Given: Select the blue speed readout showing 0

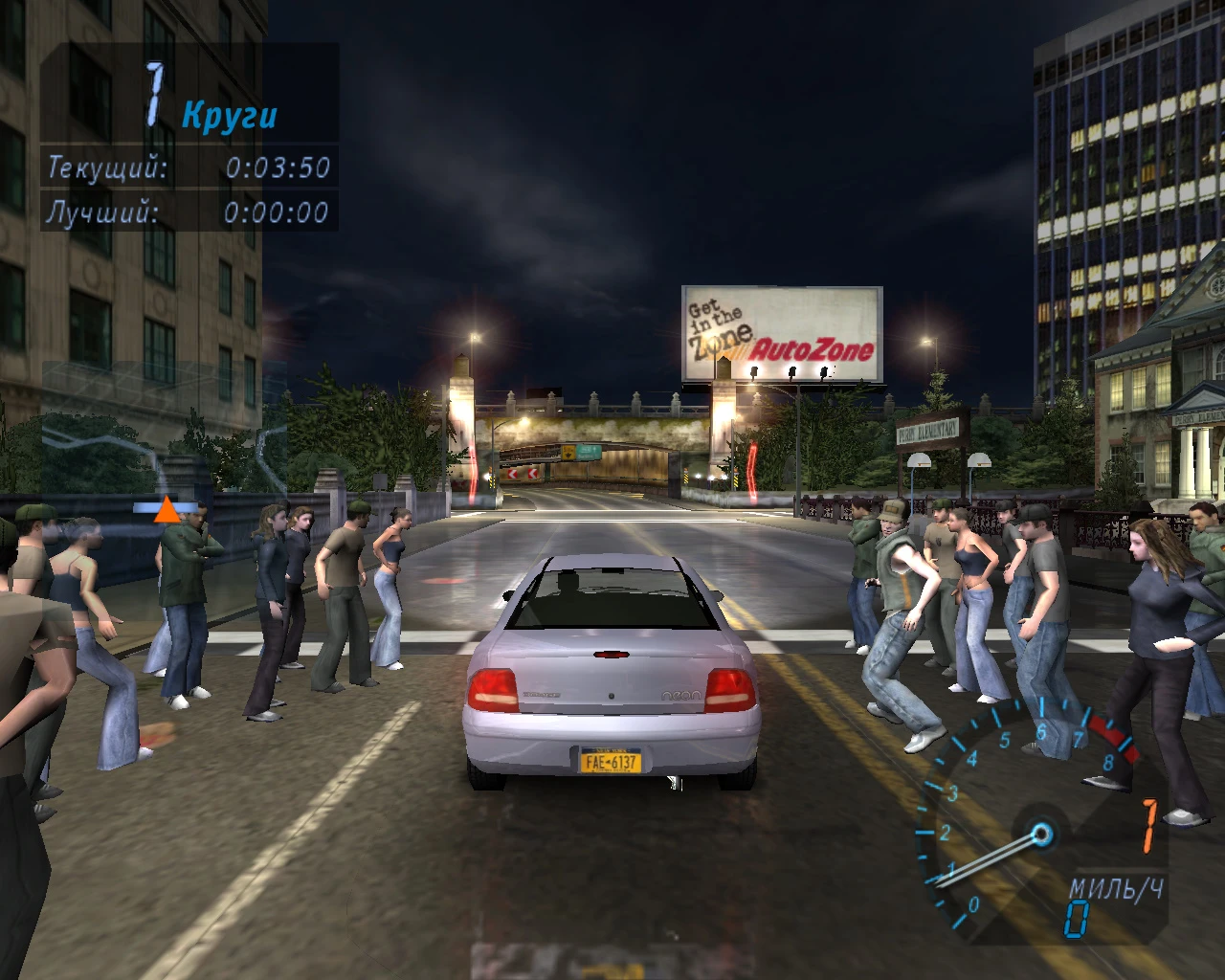Looking at the screenshot, I should [1076, 917].
